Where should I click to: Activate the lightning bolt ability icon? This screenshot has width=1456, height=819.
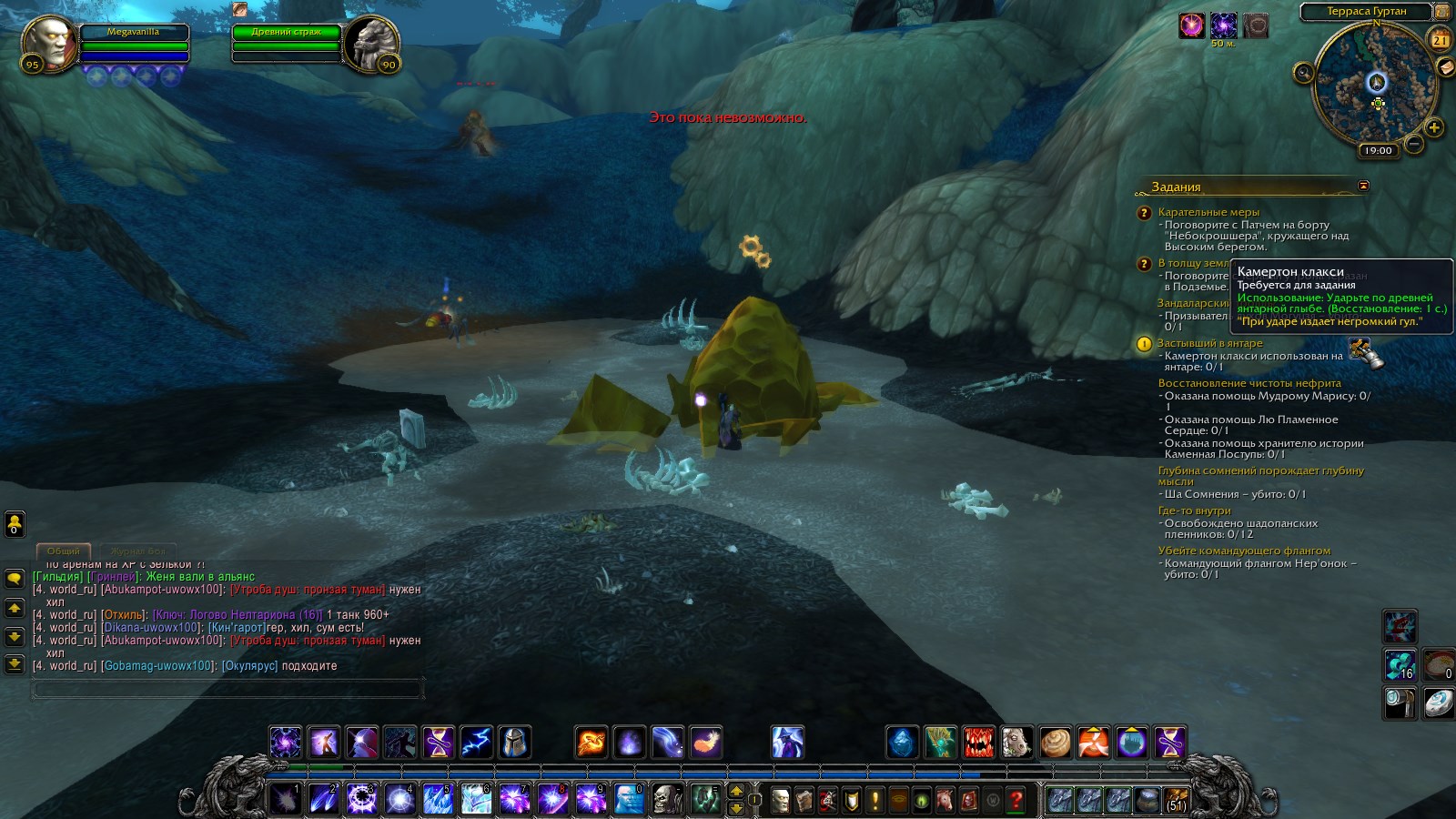tap(476, 743)
